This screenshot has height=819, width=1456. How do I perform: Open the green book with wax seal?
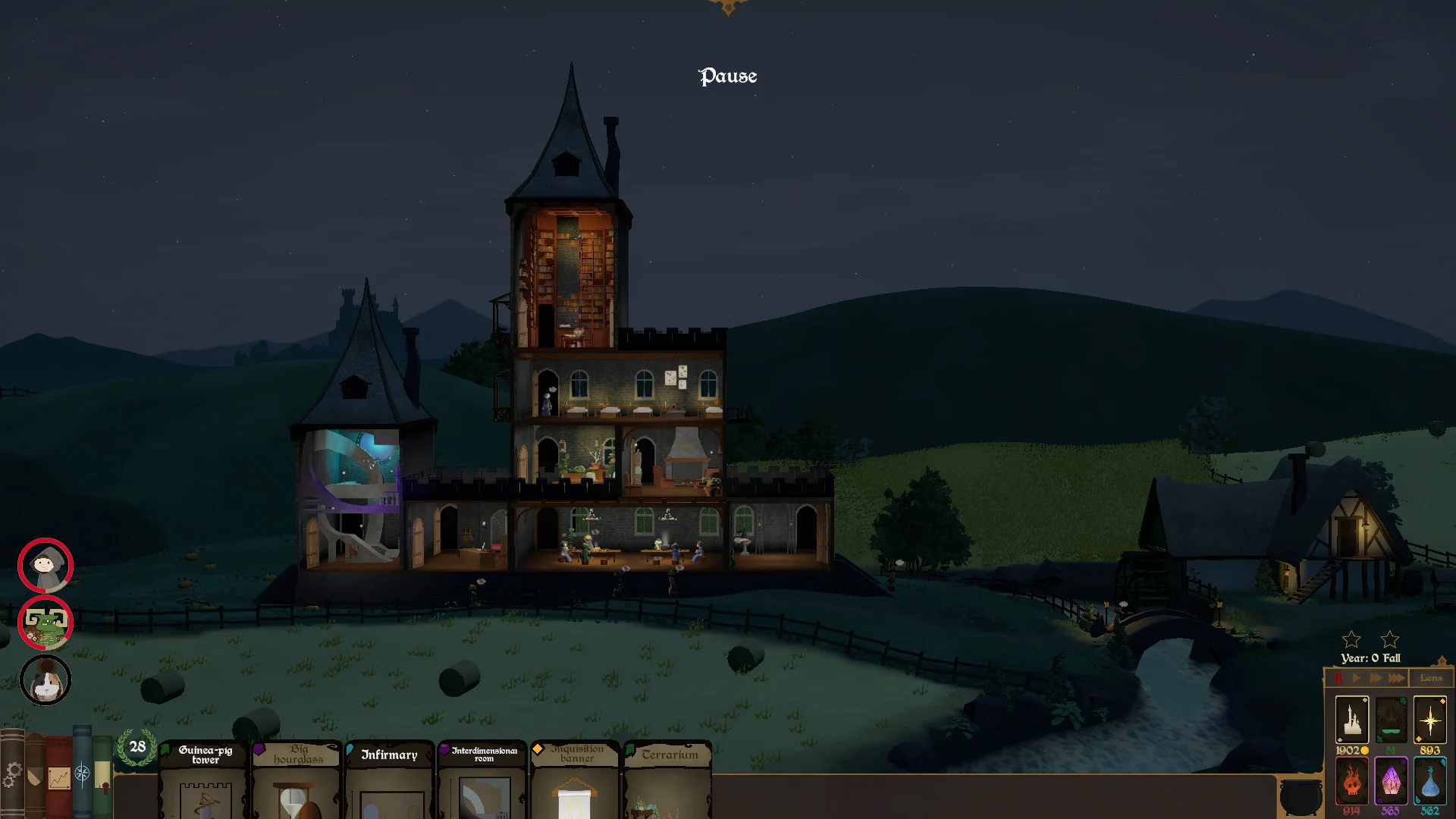(102, 778)
